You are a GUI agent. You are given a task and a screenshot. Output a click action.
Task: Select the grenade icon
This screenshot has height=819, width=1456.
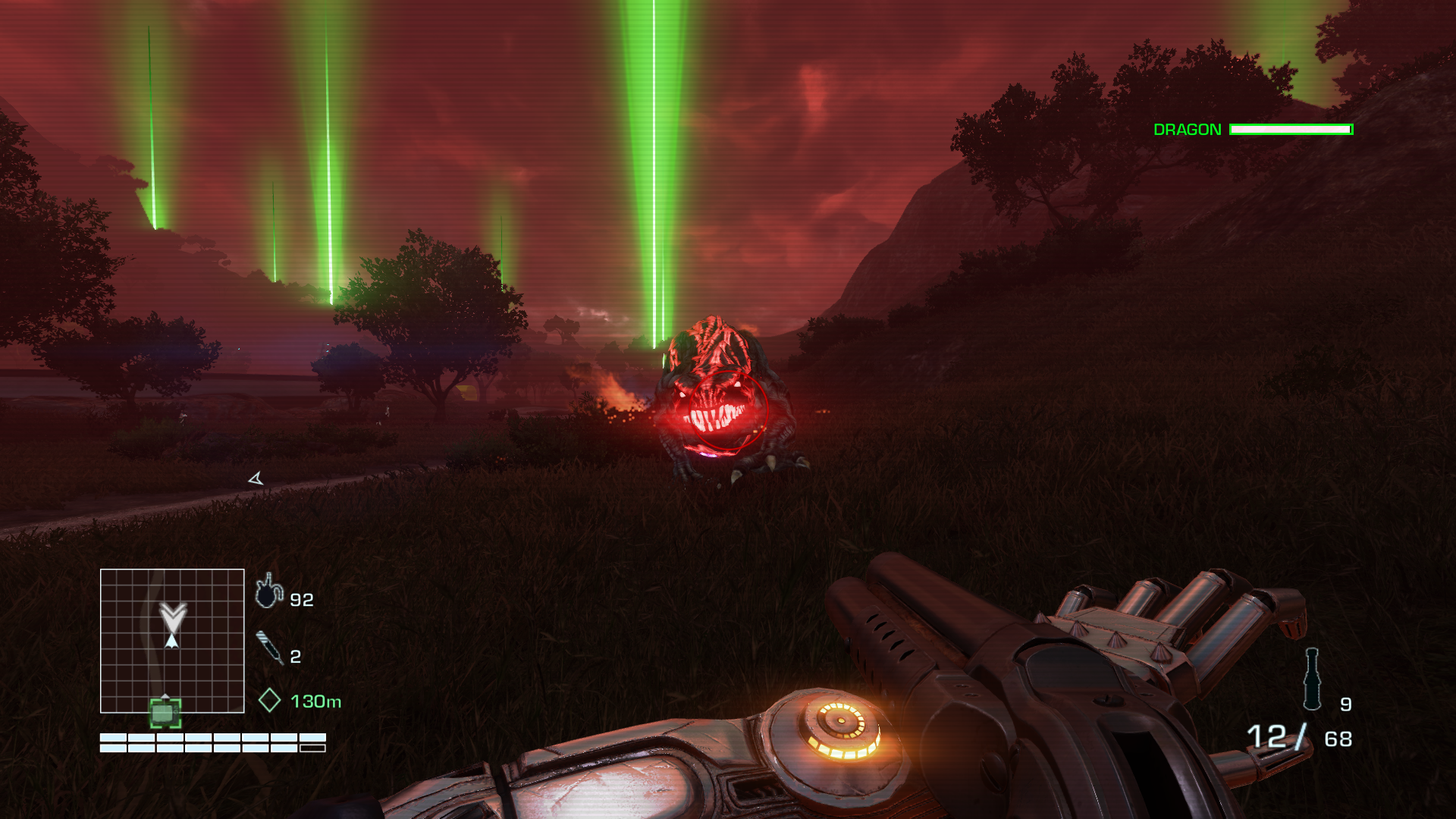click(1312, 679)
